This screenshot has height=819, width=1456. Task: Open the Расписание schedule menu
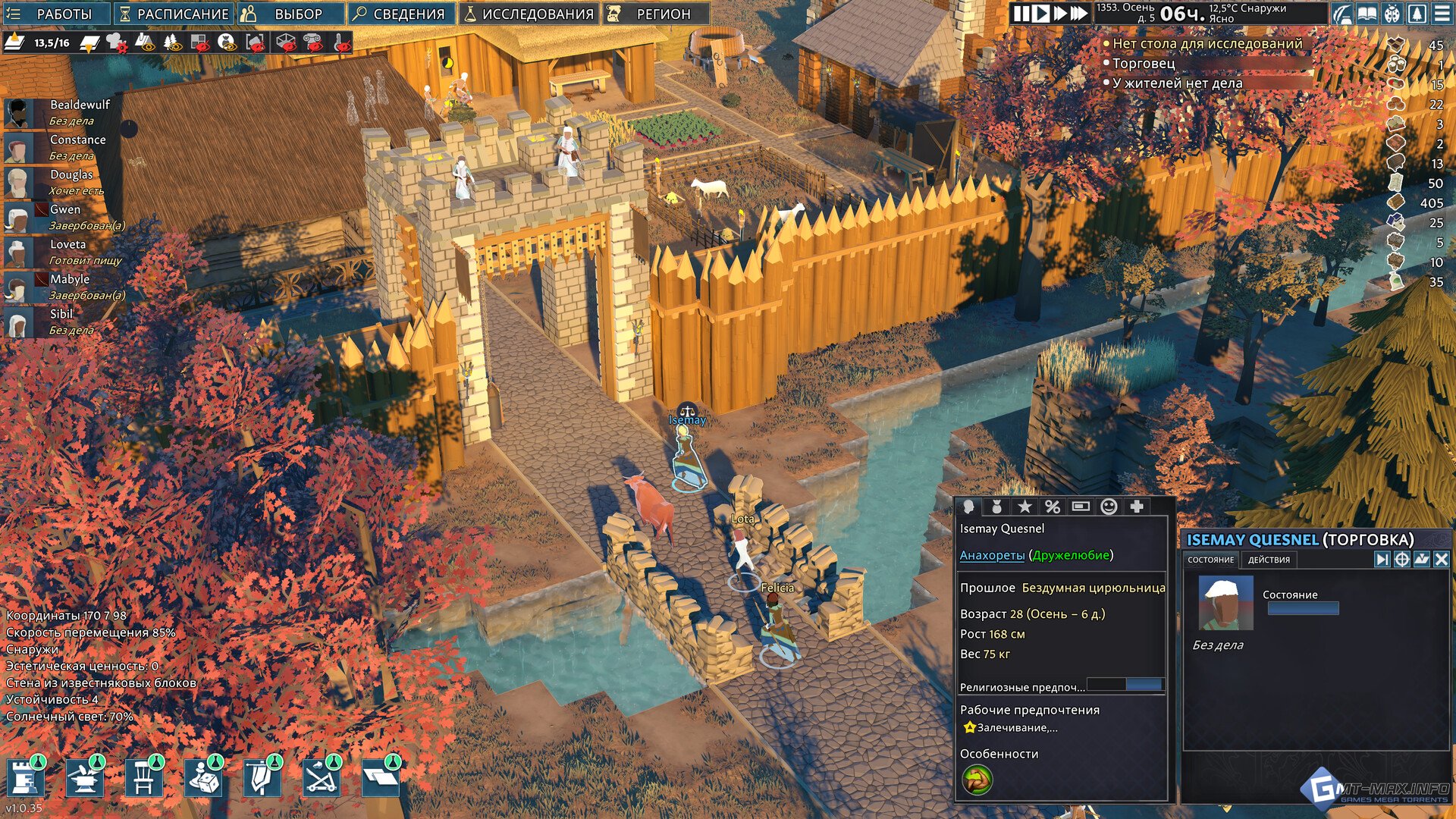click(x=174, y=14)
